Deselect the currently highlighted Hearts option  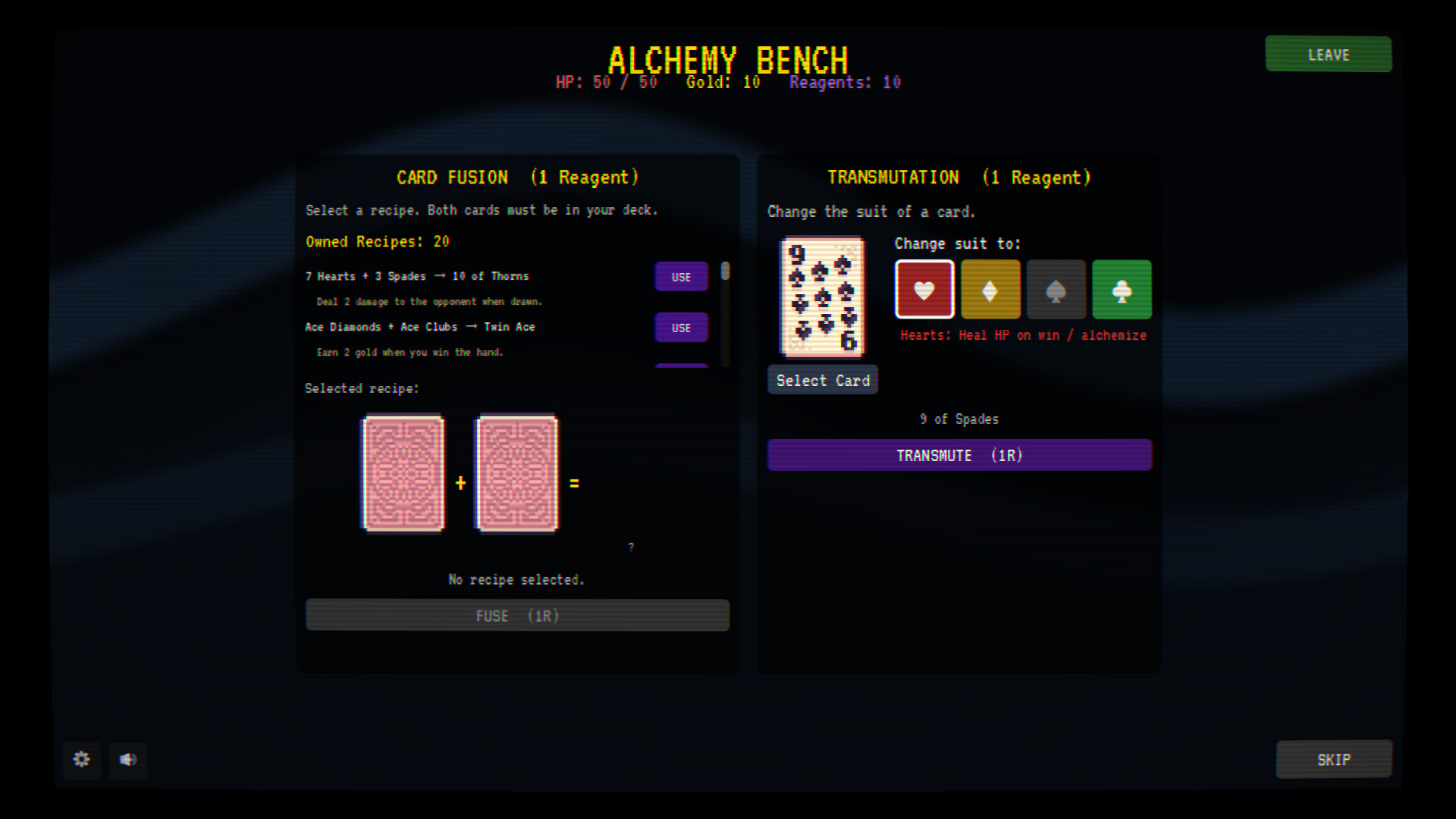pos(924,289)
